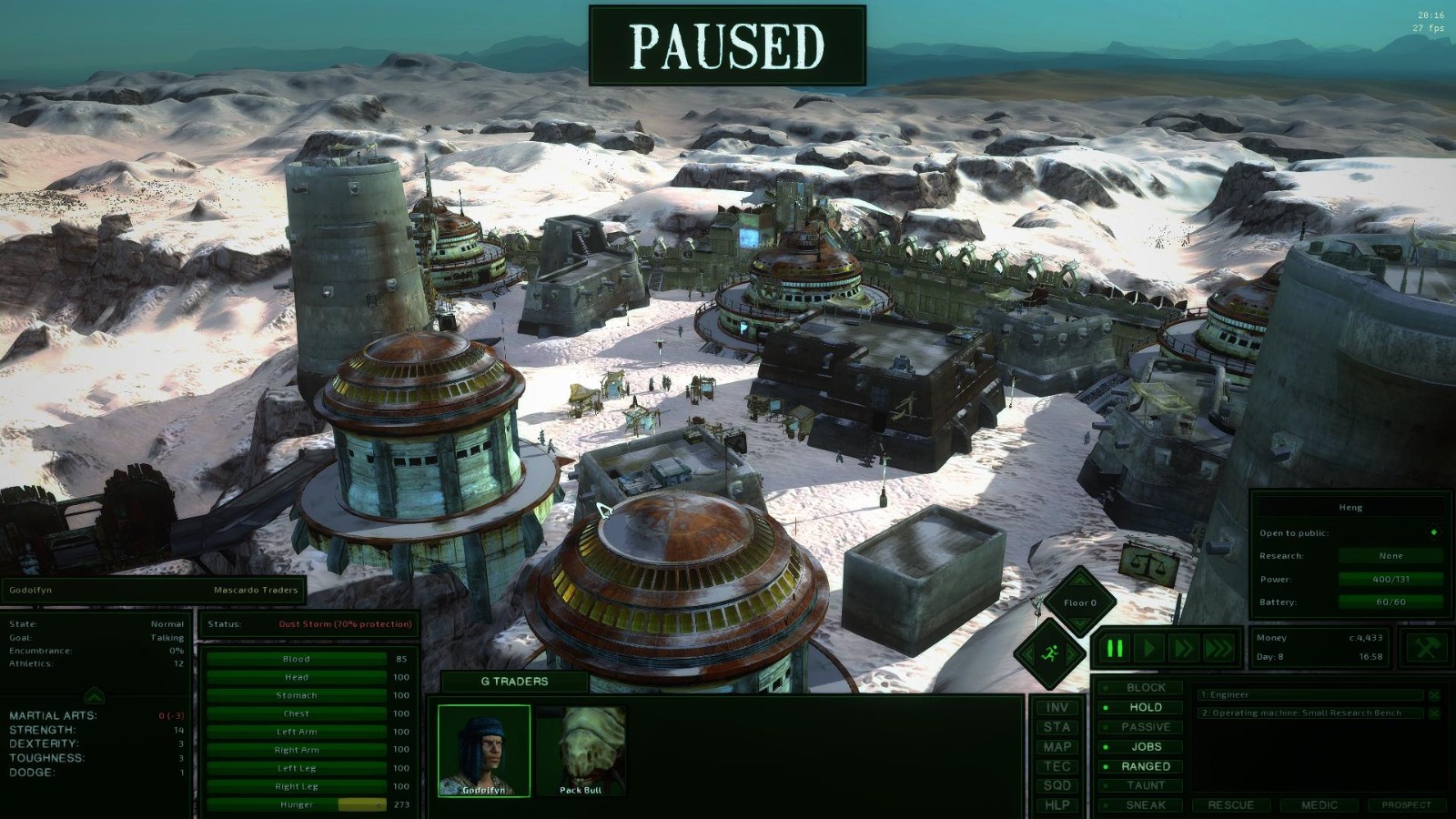Select the Godolfyn character portrait

(483, 750)
